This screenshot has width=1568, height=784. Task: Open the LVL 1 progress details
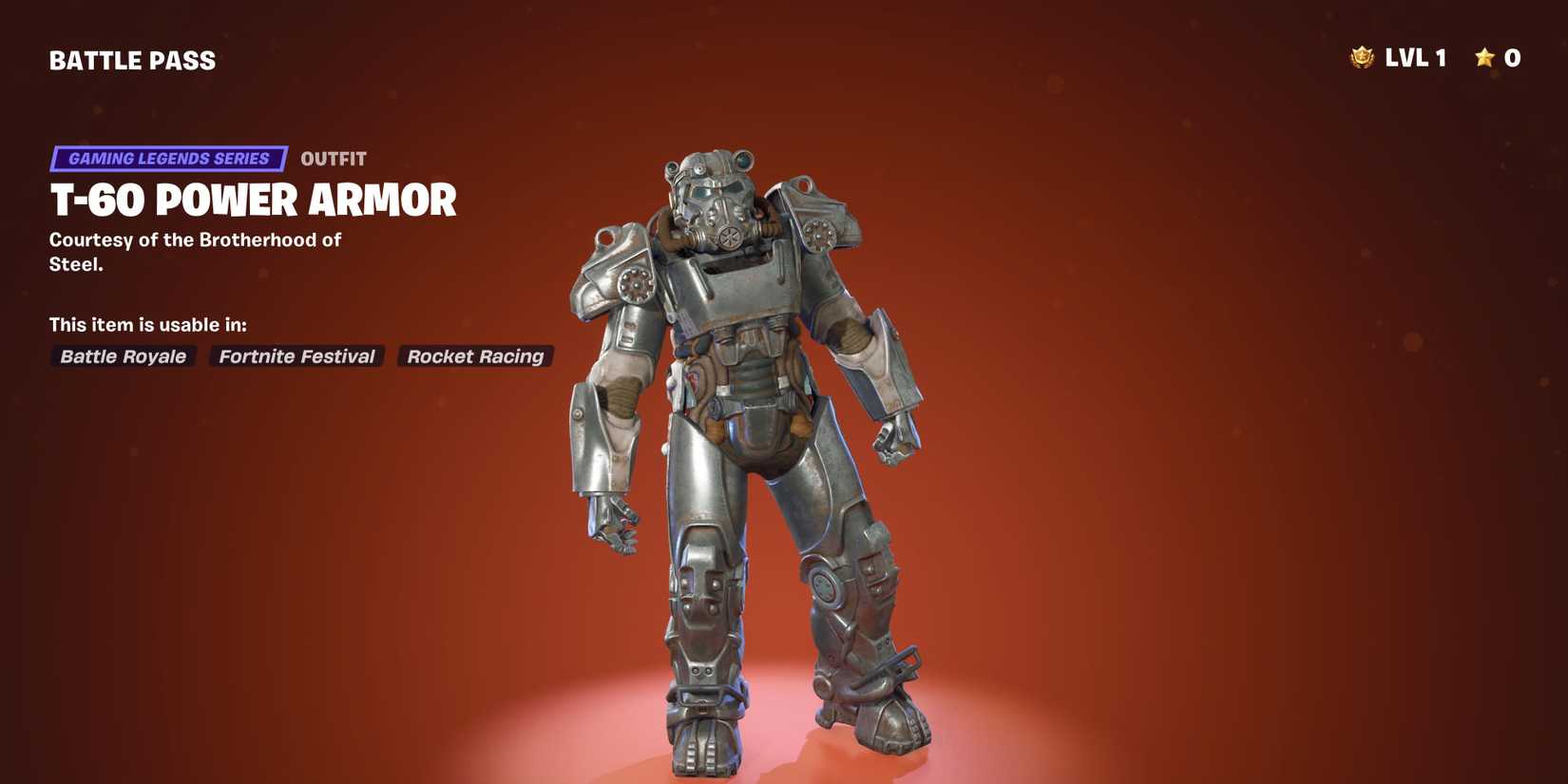click(1416, 58)
